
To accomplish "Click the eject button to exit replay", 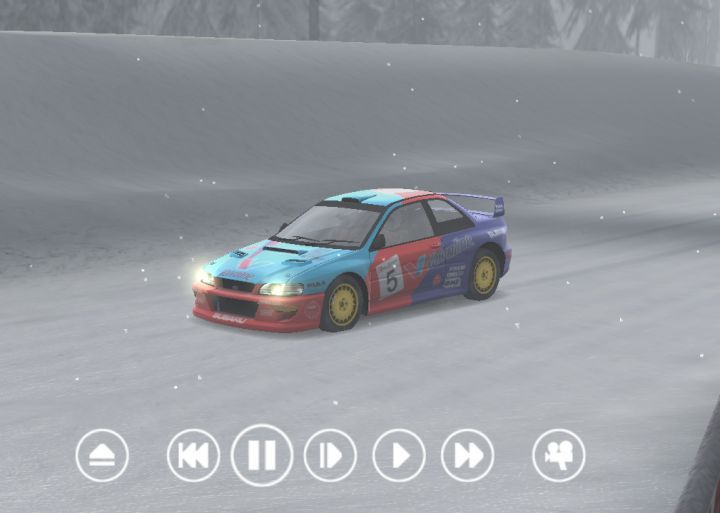I will 102,456.
